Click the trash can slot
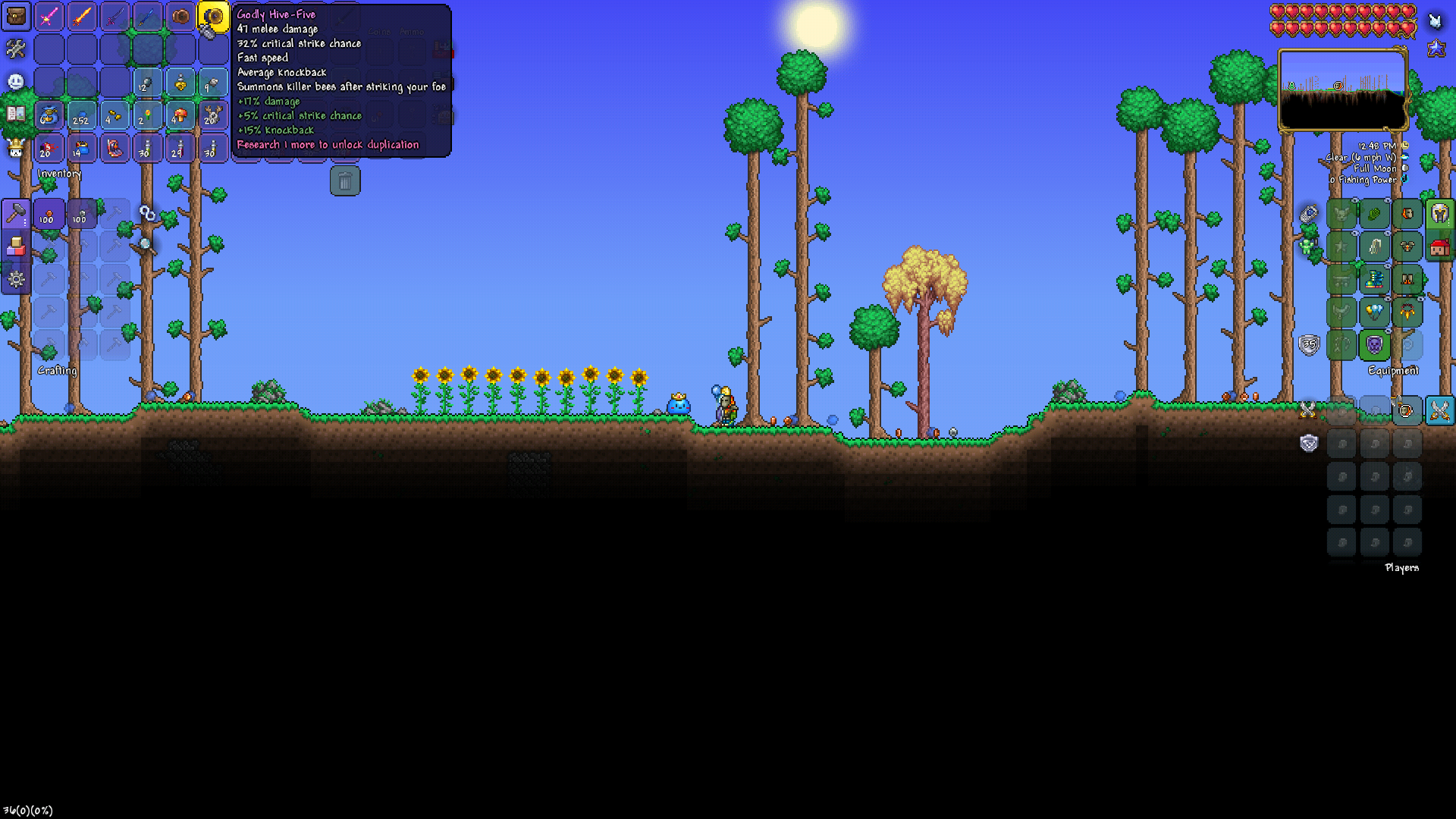1456x819 pixels. (345, 181)
